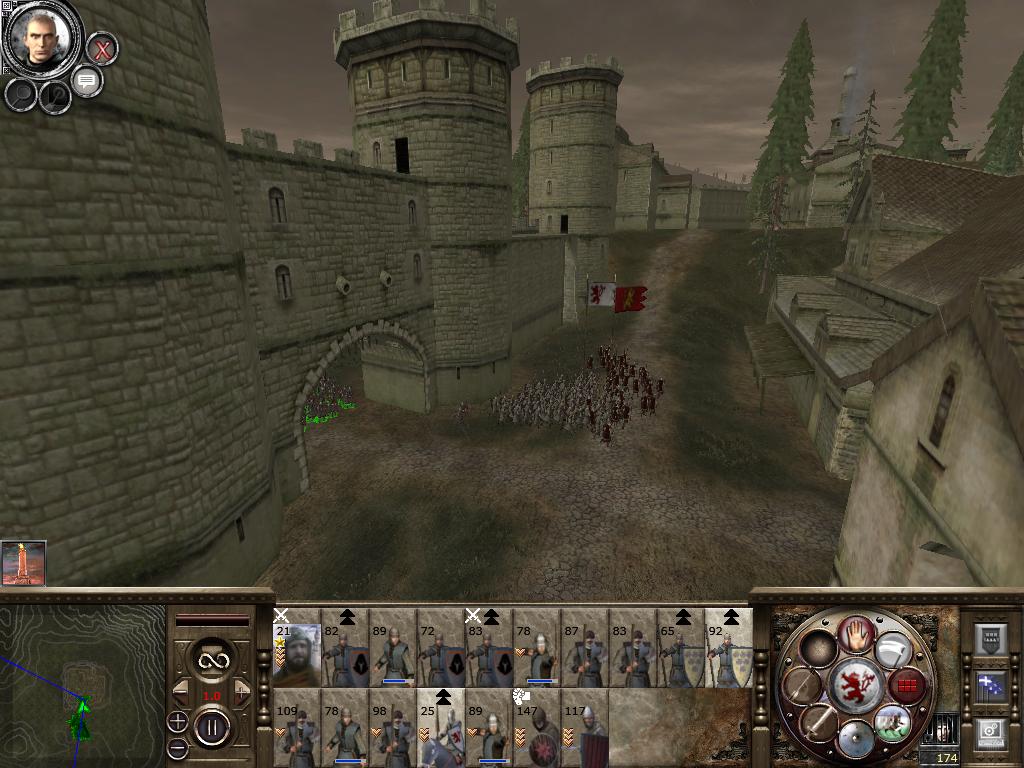Viewport: 1024px width, 768px height.
Task: Dismiss the advisor with the red X
Action: coord(101,48)
